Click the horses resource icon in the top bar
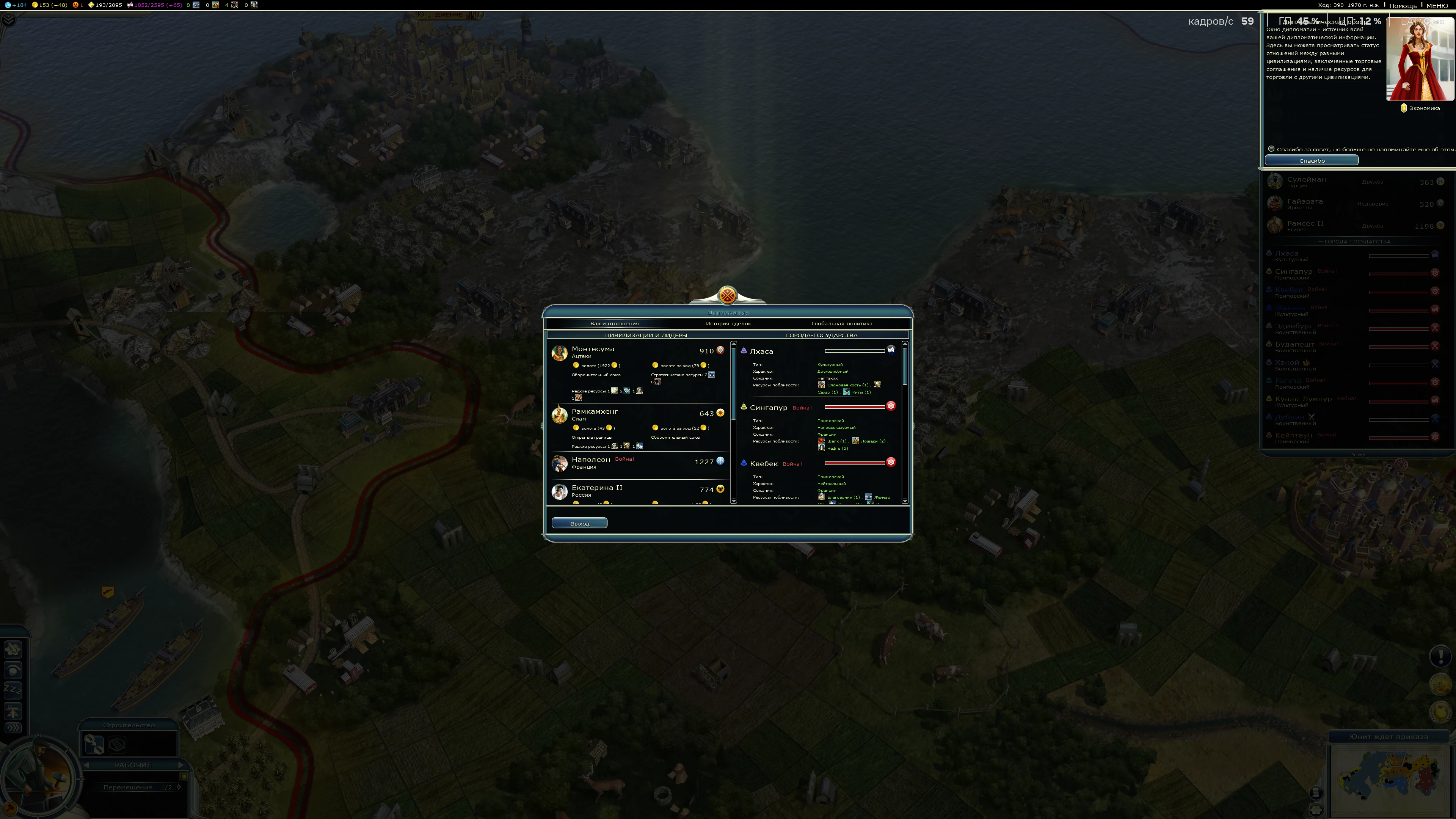Viewport: 1456px width, 819px height. [x=215, y=5]
